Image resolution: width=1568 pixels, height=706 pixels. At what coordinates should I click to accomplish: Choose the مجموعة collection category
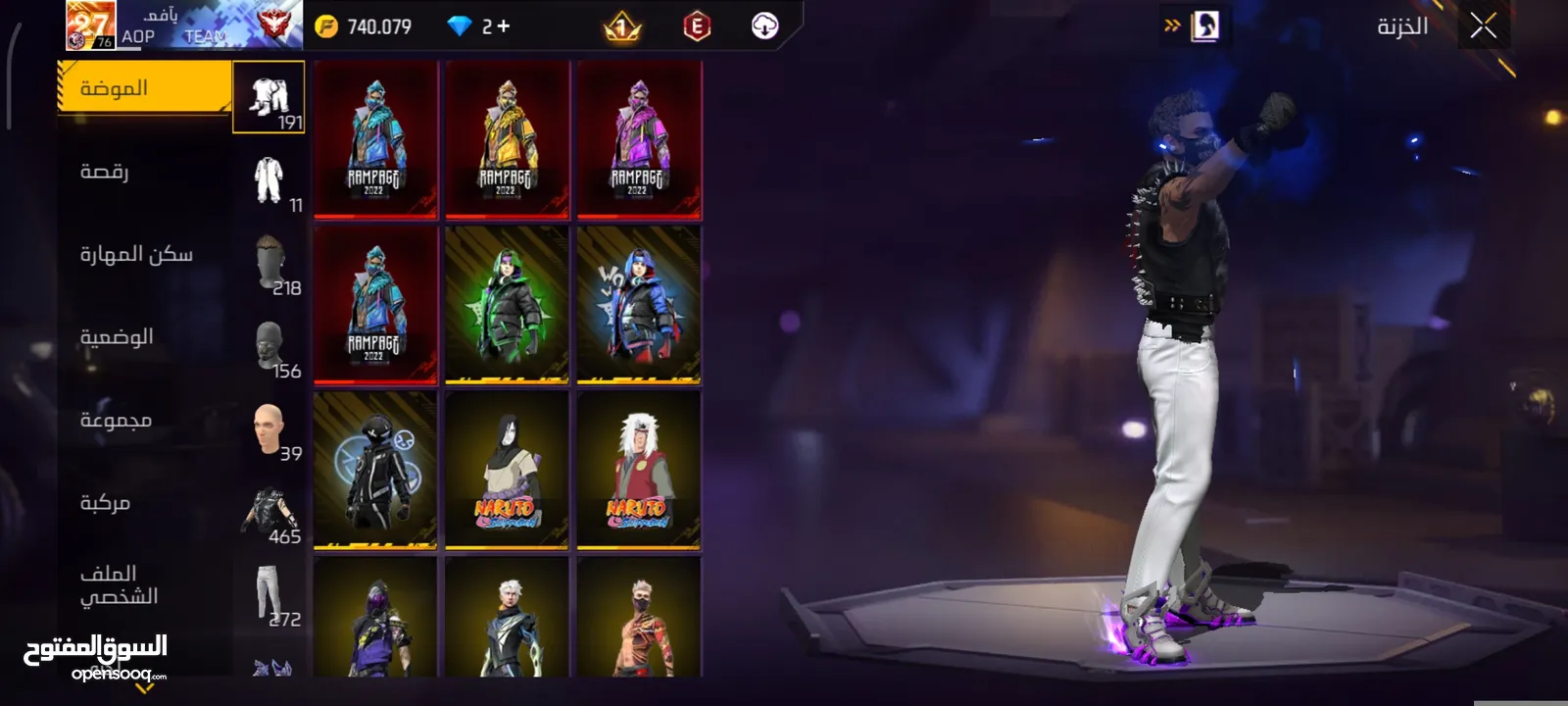145,421
